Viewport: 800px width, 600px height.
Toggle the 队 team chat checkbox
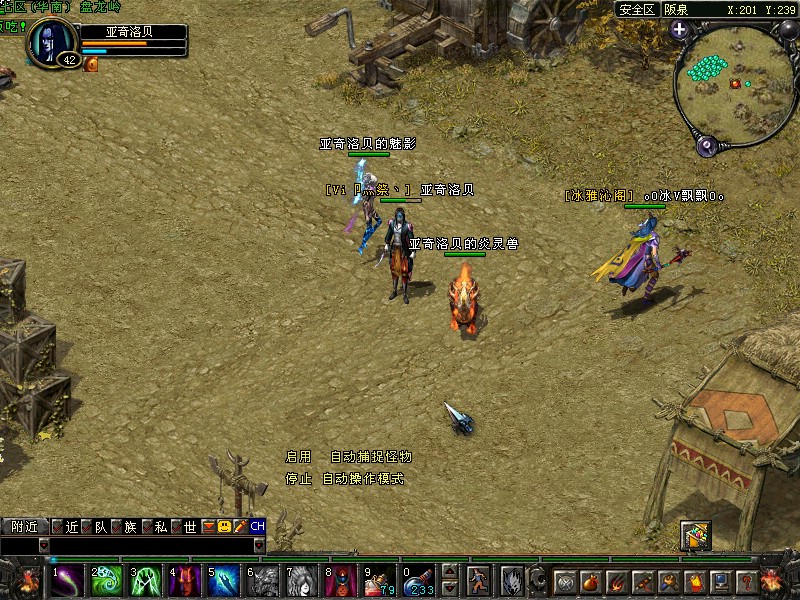(x=87, y=526)
